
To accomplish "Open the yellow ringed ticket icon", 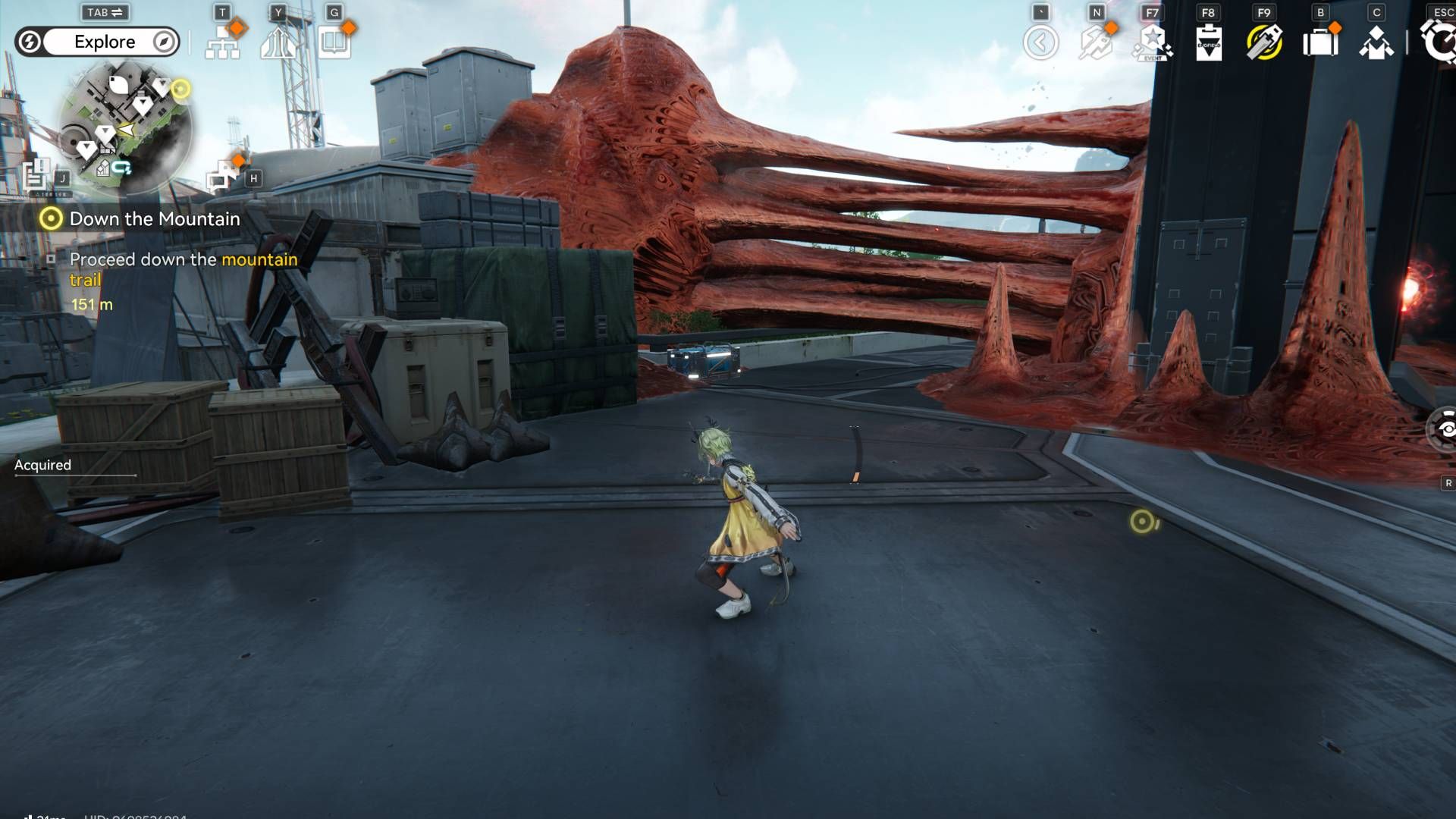I will point(1264,42).
